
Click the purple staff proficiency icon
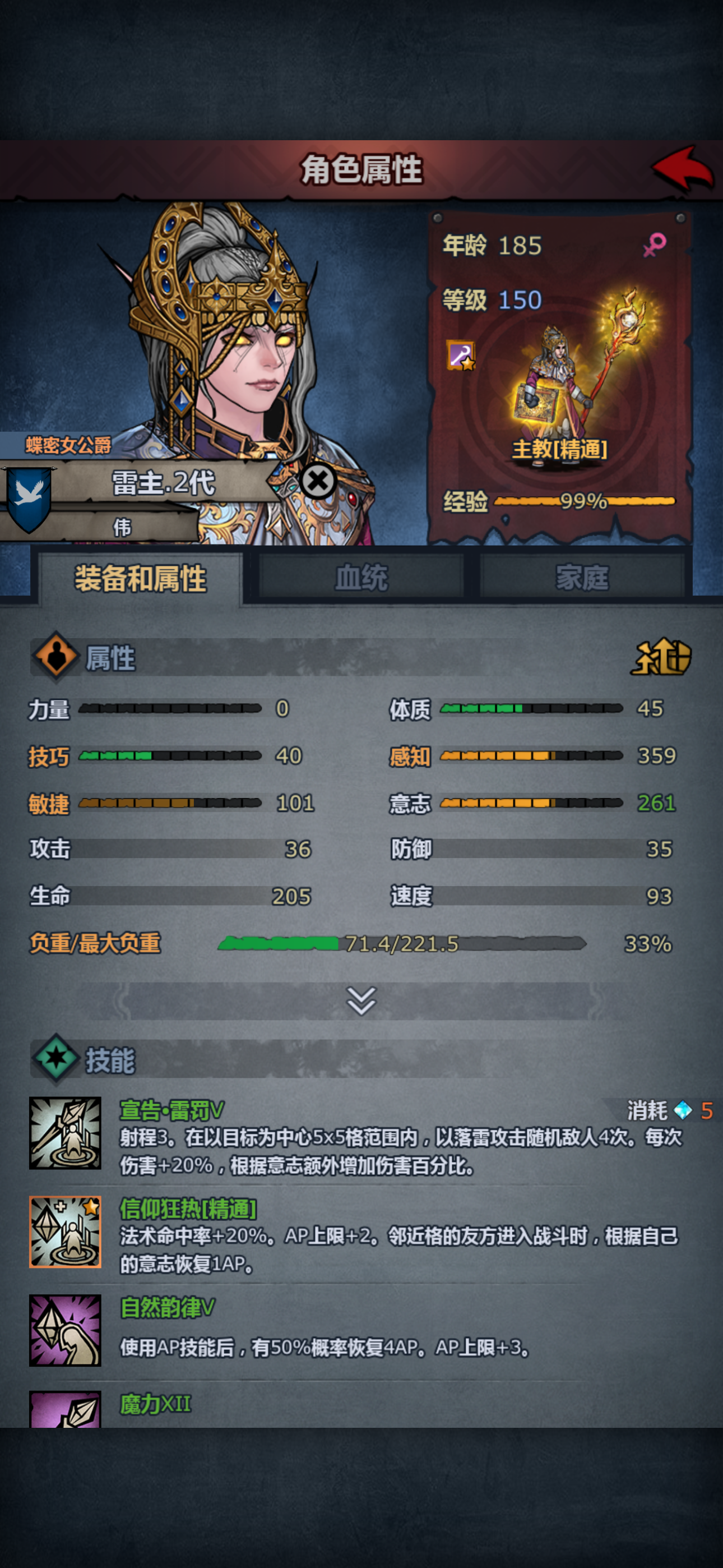[460, 356]
